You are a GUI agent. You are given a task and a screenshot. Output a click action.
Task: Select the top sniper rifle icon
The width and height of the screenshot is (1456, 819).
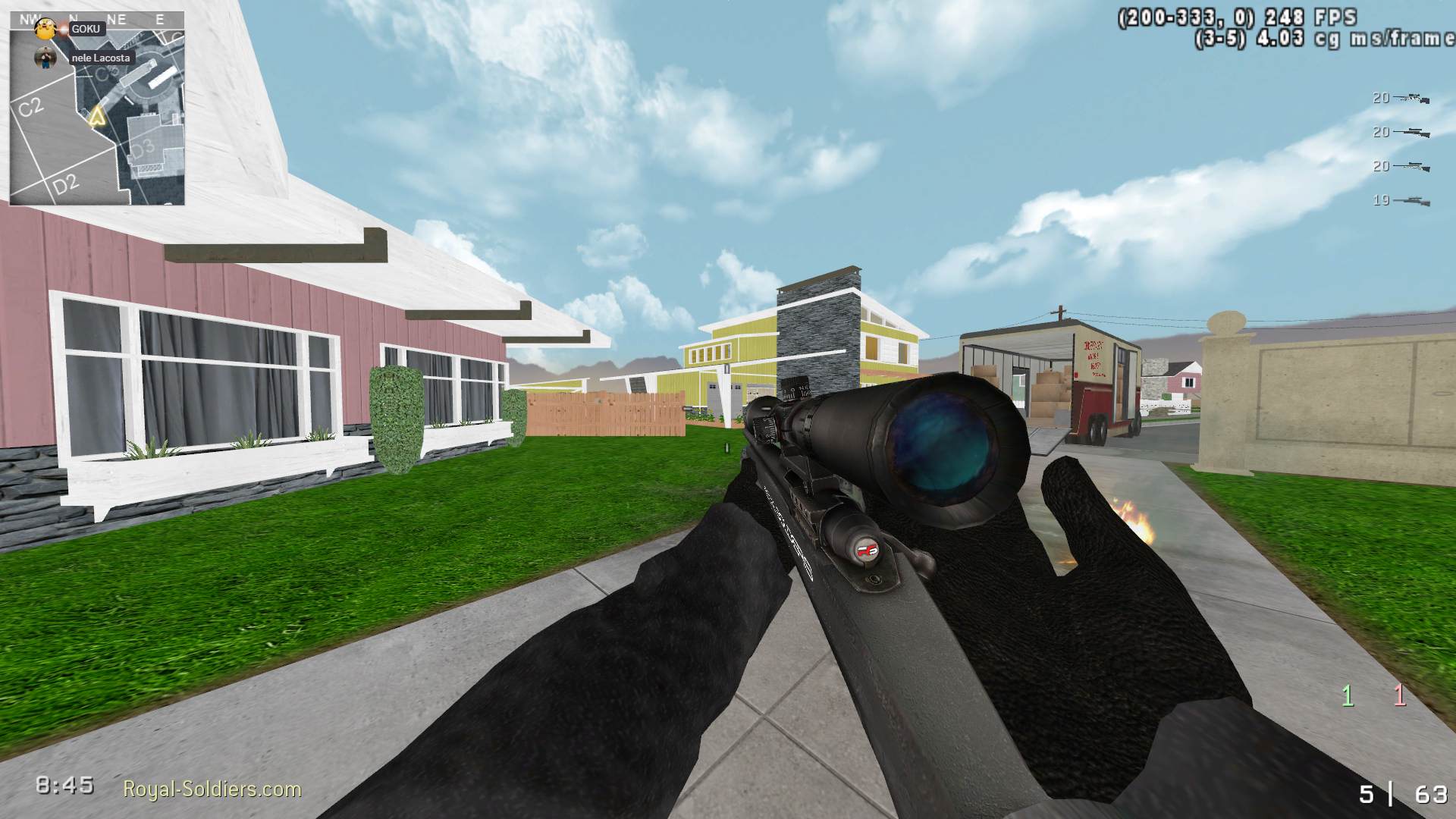click(1410, 97)
